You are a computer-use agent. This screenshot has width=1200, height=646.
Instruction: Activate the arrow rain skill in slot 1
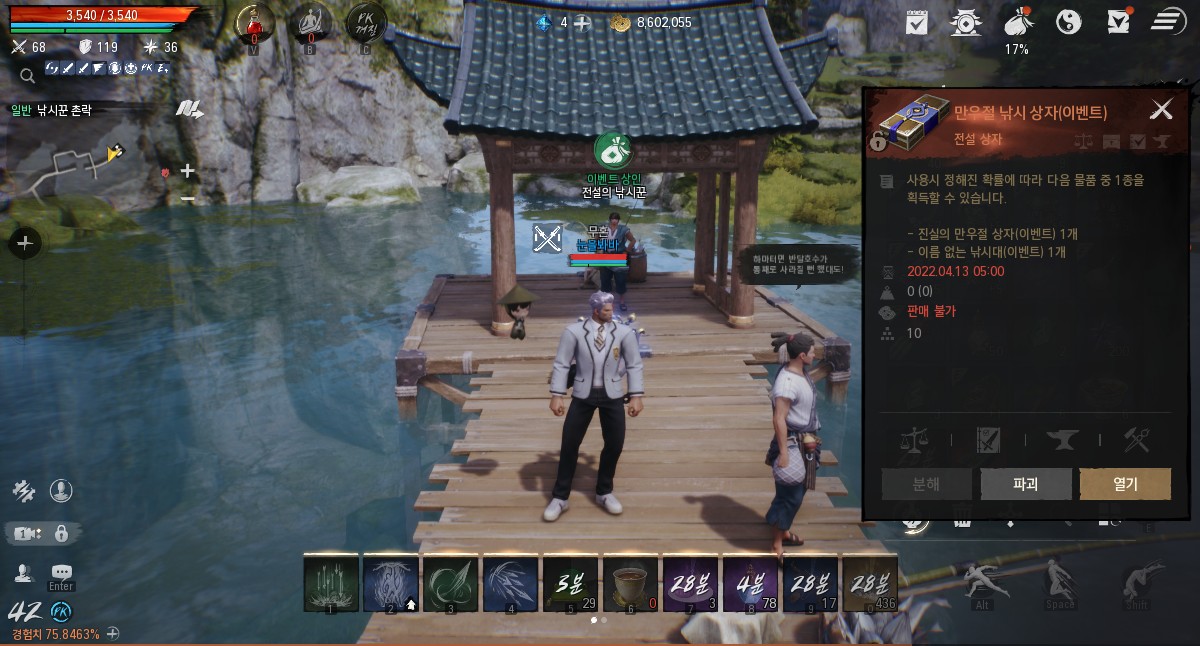coord(331,583)
